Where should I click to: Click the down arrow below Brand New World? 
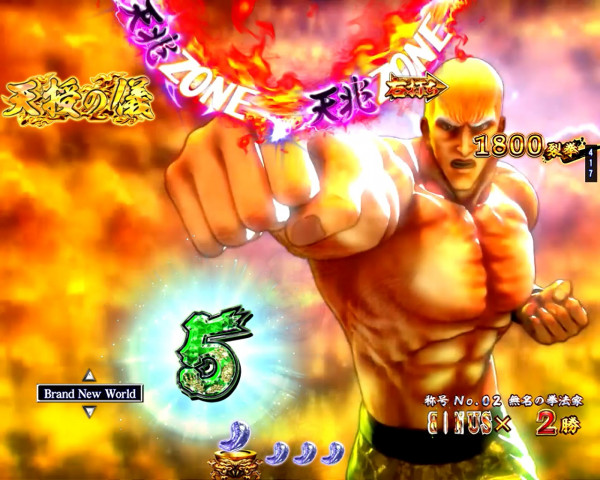(89, 411)
